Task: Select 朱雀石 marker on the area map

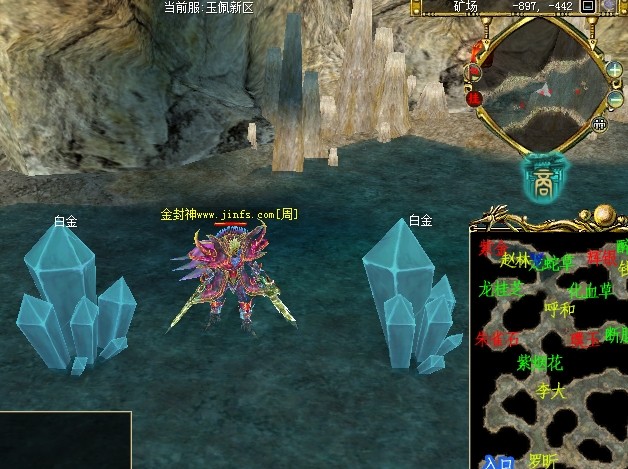Action: click(x=498, y=339)
